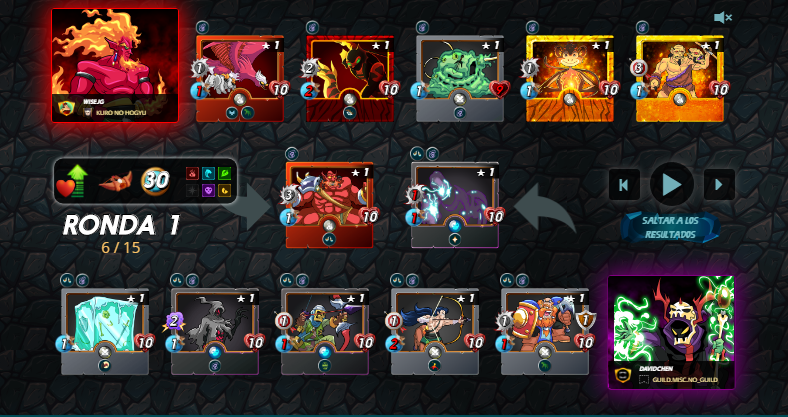Viewport: 788px width, 417px height.
Task: Play the battle animation
Action: coord(672,184)
